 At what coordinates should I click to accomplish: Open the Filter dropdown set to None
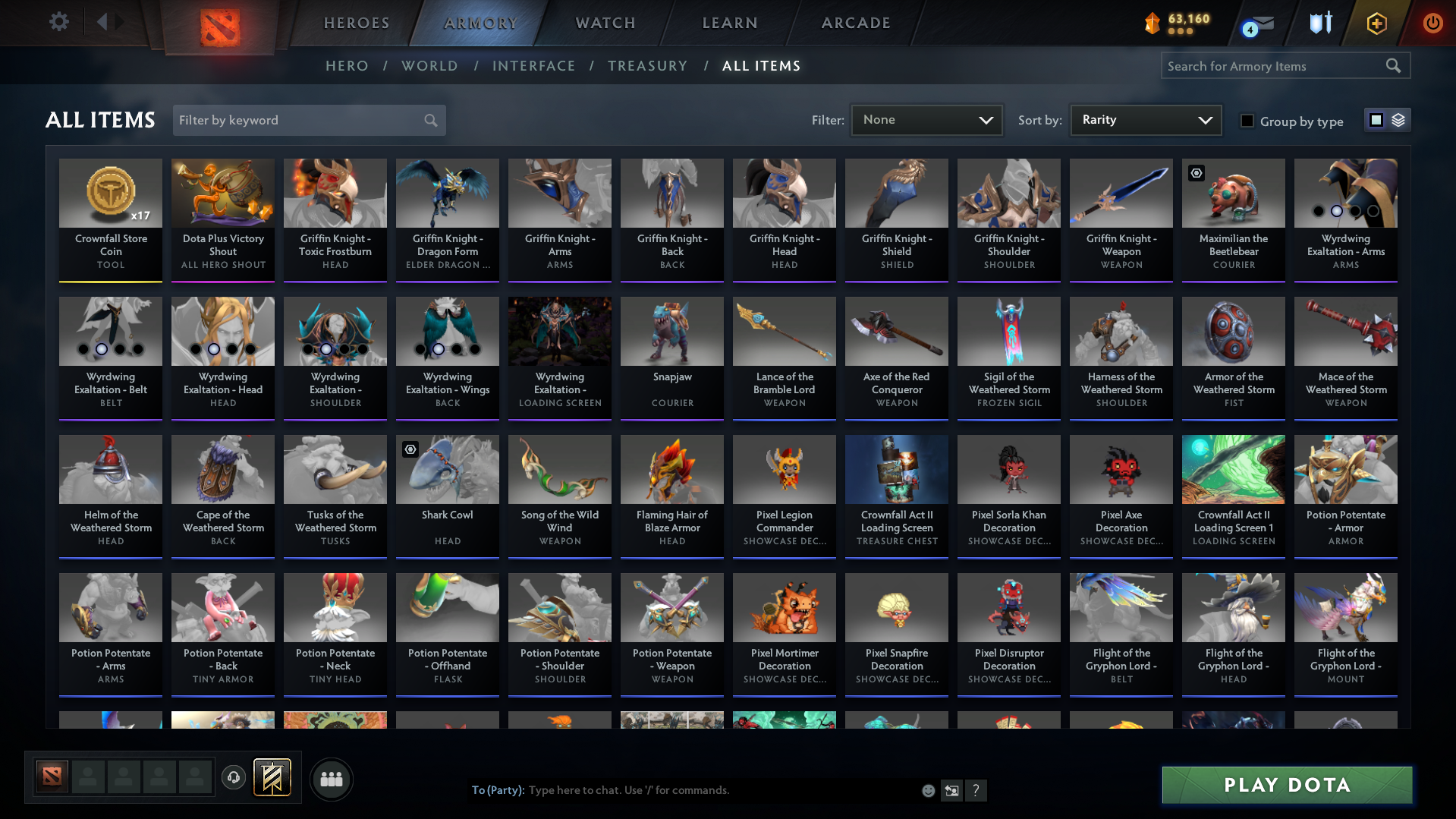click(926, 120)
